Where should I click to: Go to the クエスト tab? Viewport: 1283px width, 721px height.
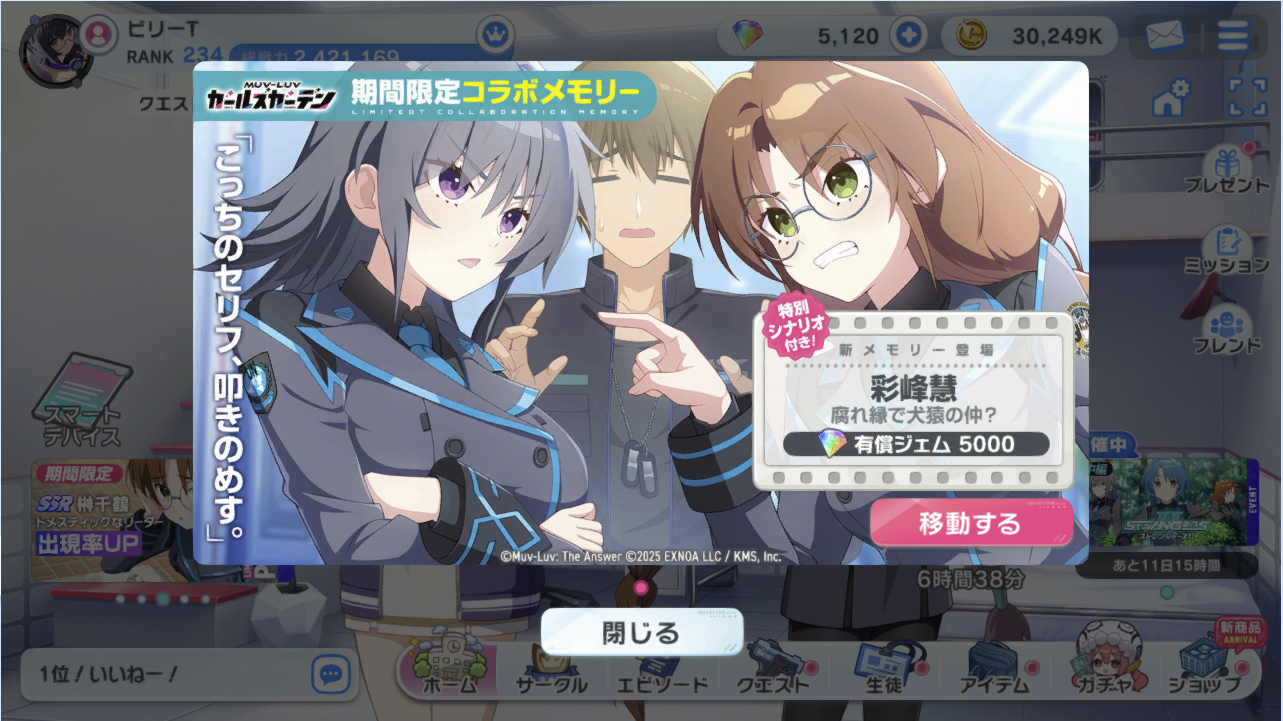(x=772, y=670)
